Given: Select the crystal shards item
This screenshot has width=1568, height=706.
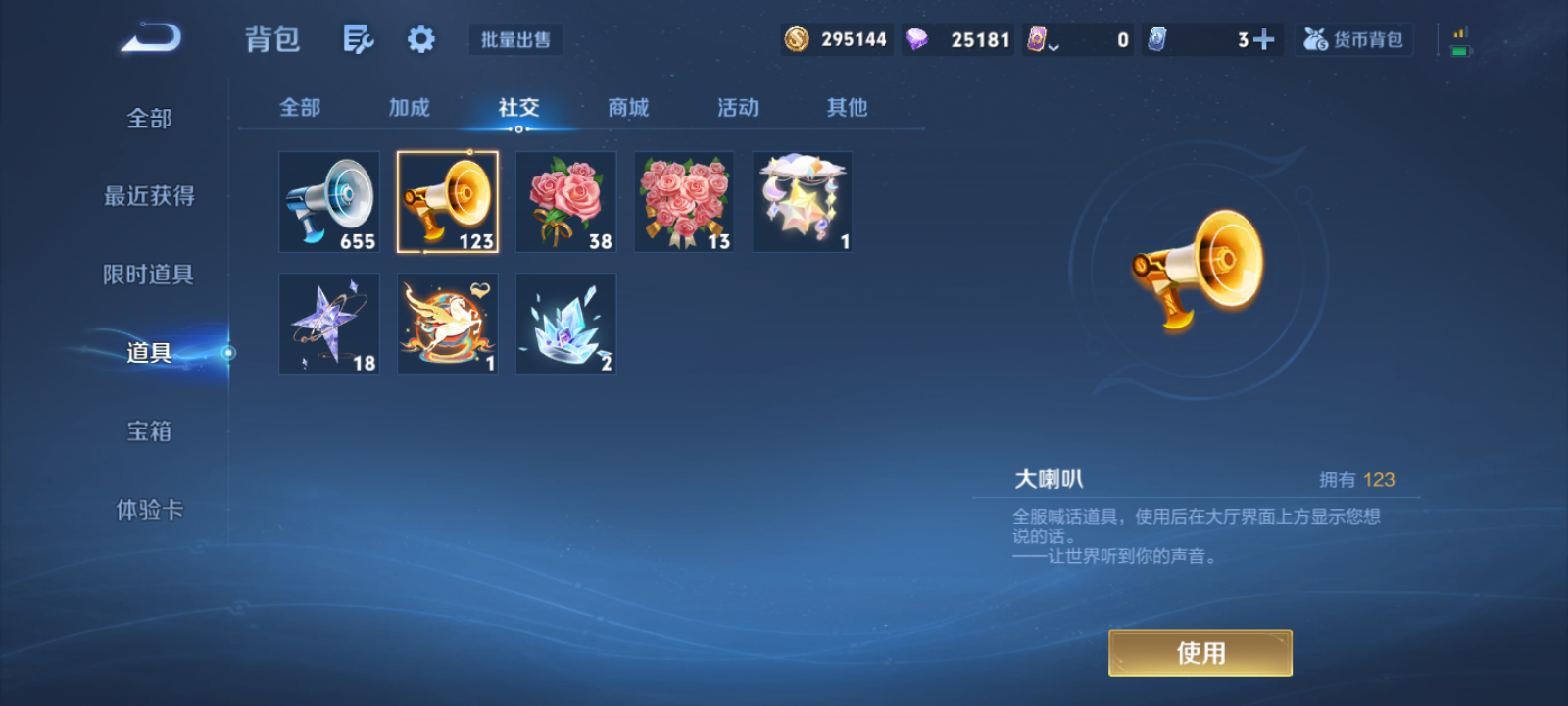Looking at the screenshot, I should (564, 324).
